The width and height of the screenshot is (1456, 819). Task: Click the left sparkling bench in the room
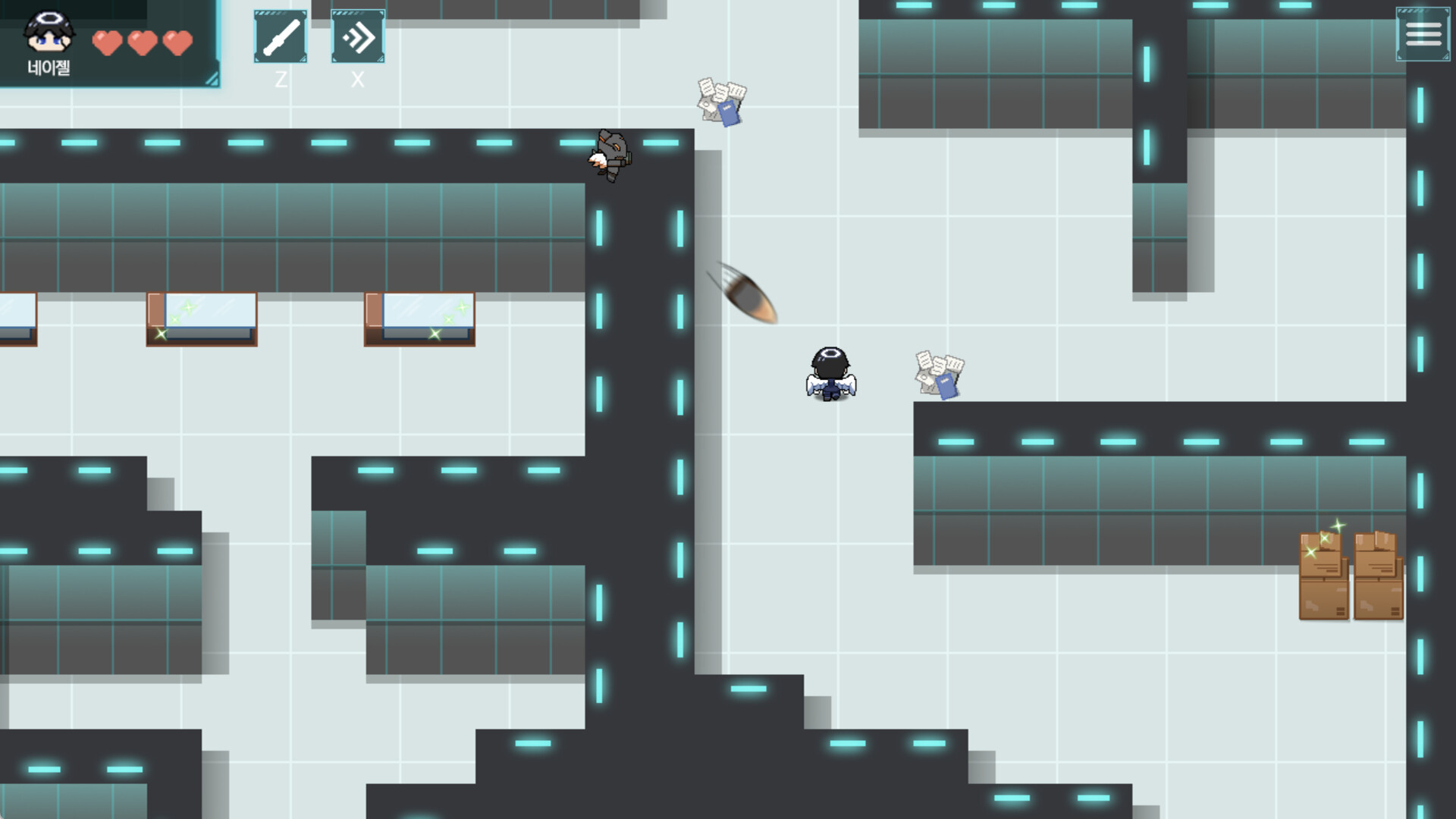coord(201,318)
